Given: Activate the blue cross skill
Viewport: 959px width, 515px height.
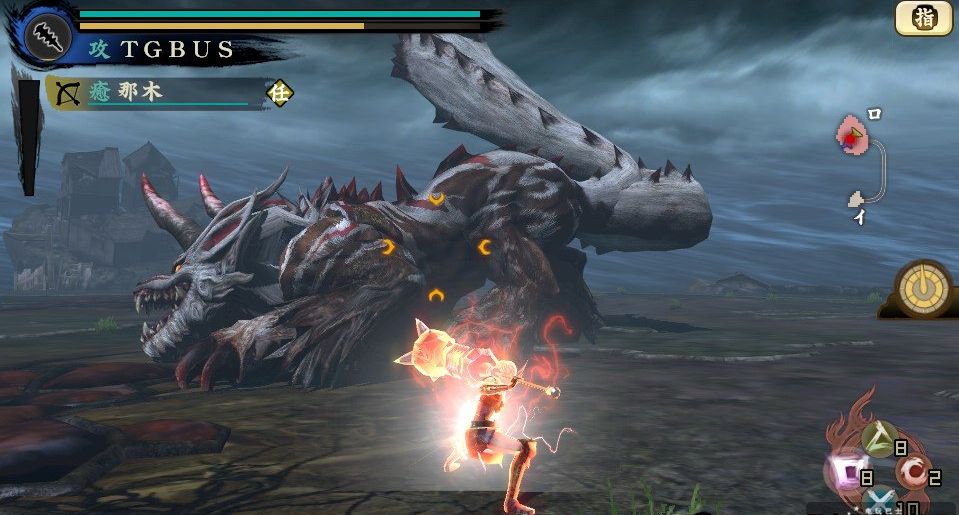Looking at the screenshot, I should point(880,503).
